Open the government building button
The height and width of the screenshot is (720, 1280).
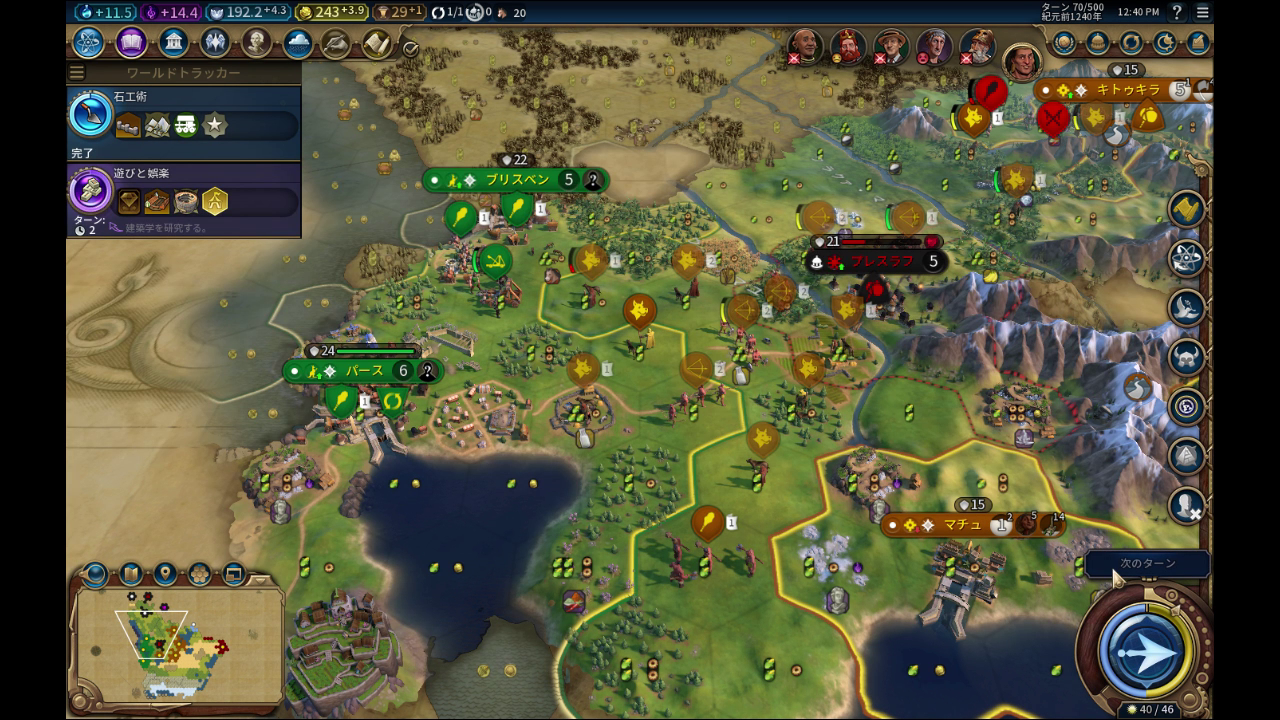pos(173,43)
